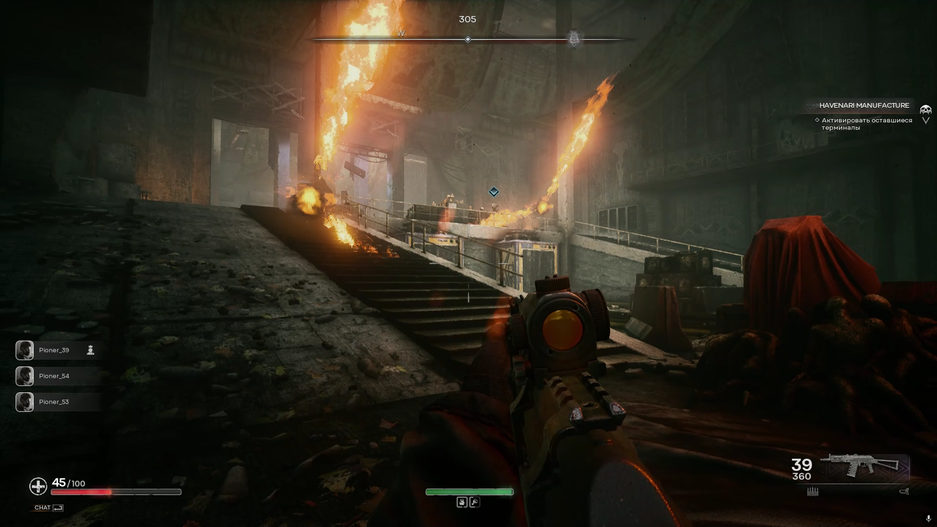Click the ammo magazine type icon
The image size is (937, 527).
813,491
